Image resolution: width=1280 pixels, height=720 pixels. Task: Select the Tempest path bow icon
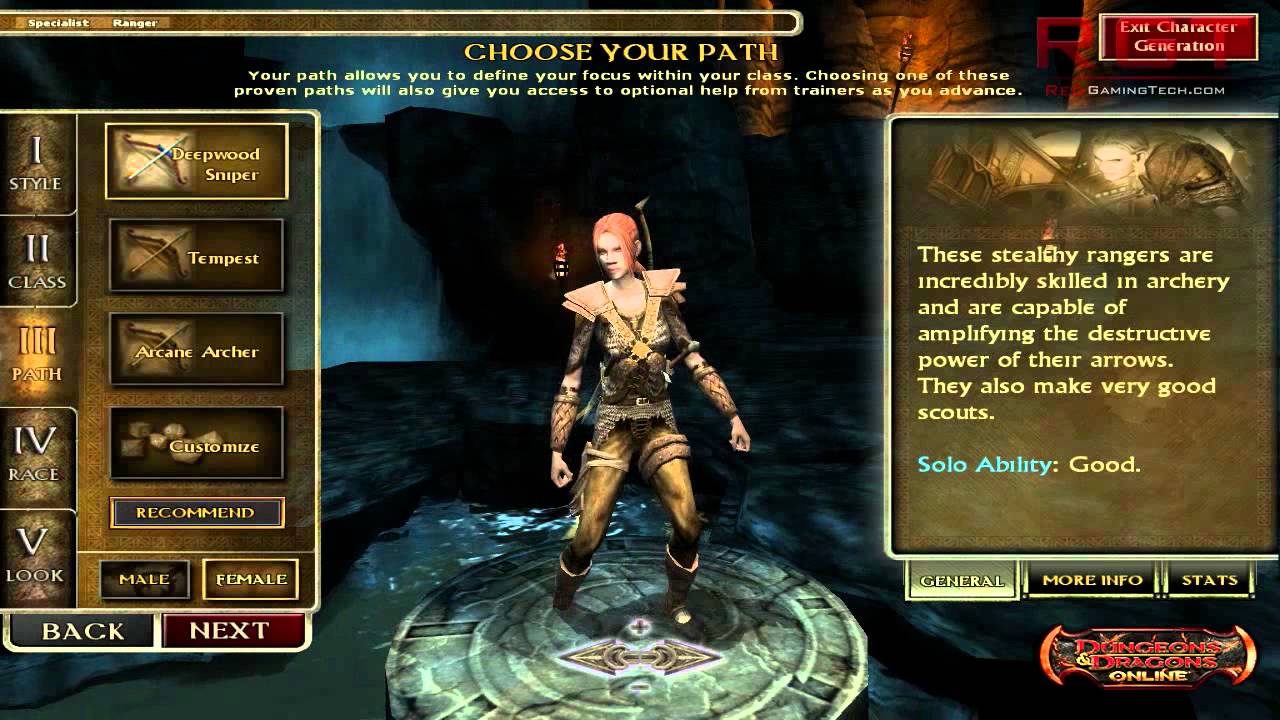pyautogui.click(x=147, y=256)
